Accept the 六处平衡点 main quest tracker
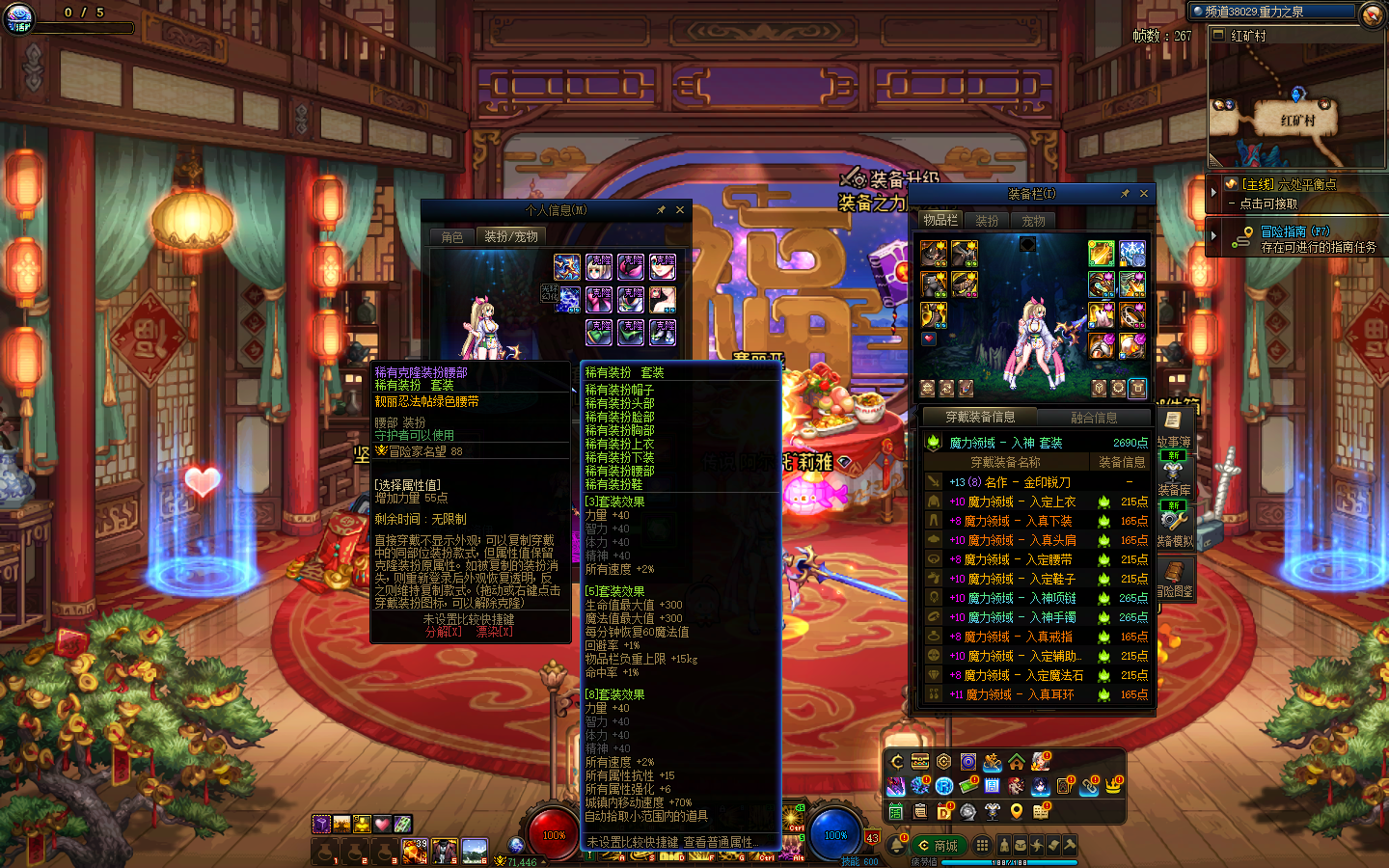This screenshot has height=868, width=1389. click(x=1288, y=184)
